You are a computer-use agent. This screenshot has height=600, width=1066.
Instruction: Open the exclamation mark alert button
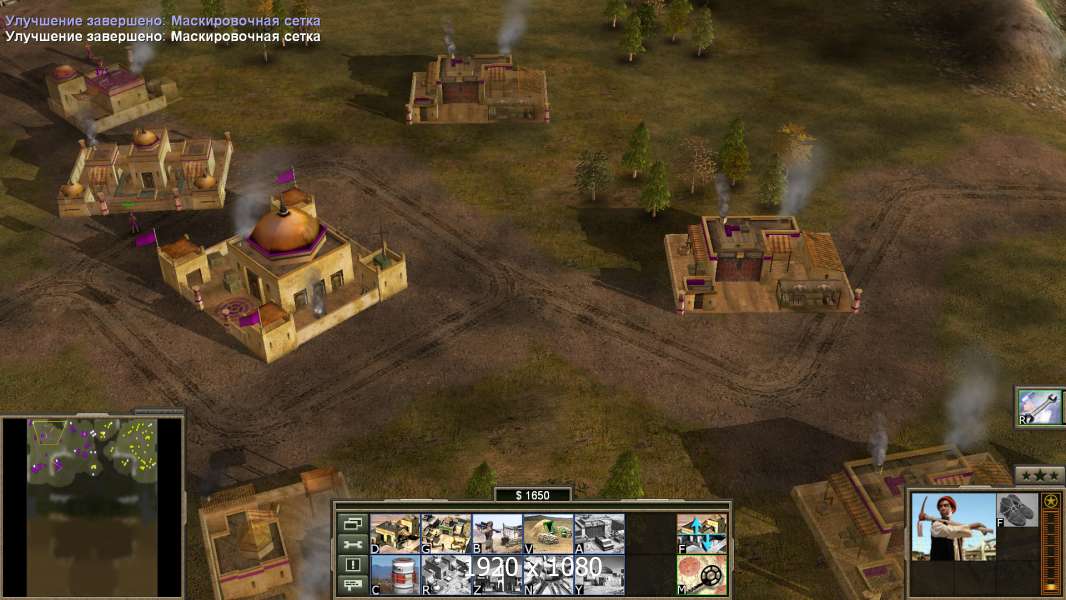pyautogui.click(x=353, y=565)
